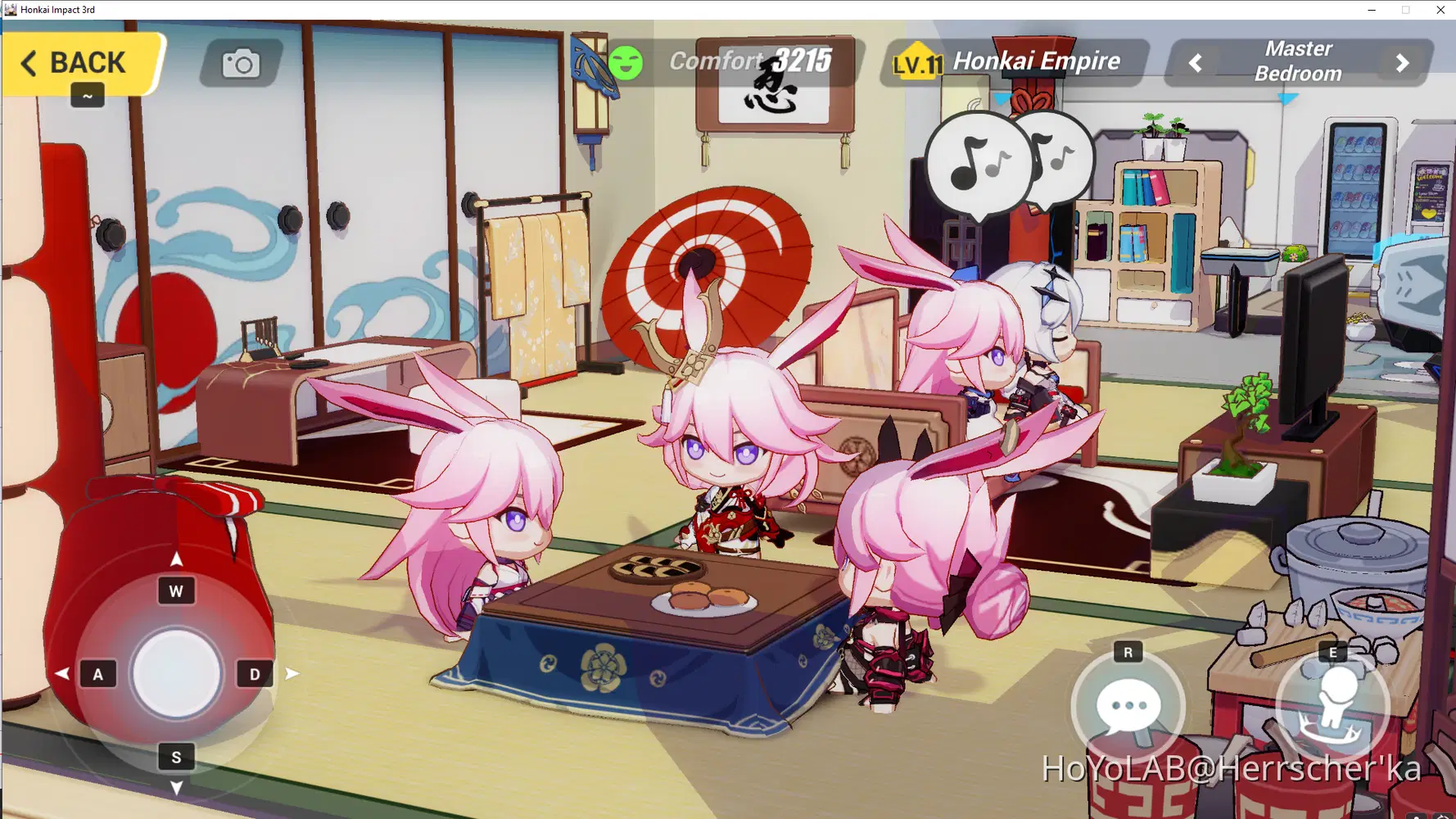Click the Comfort 3215 display
This screenshot has height=819, width=1456.
pos(749,60)
